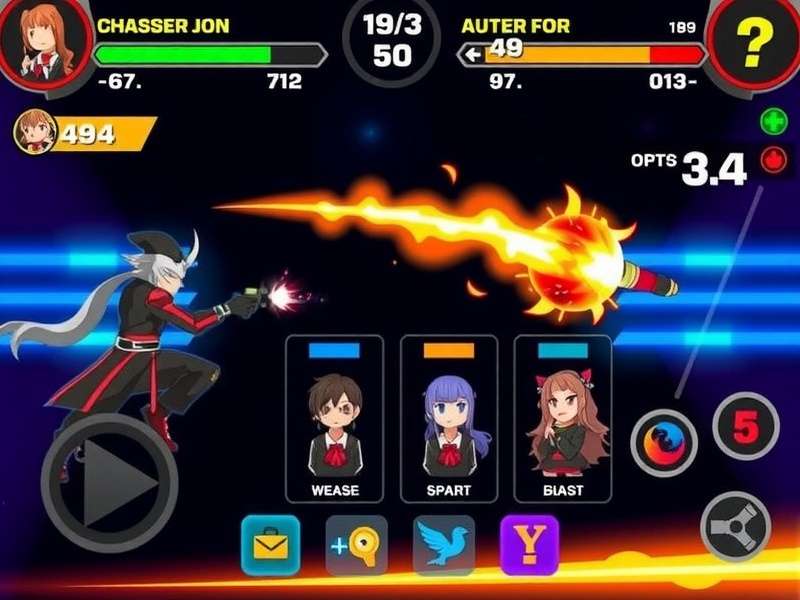Choose the SPART character card

coord(449,418)
